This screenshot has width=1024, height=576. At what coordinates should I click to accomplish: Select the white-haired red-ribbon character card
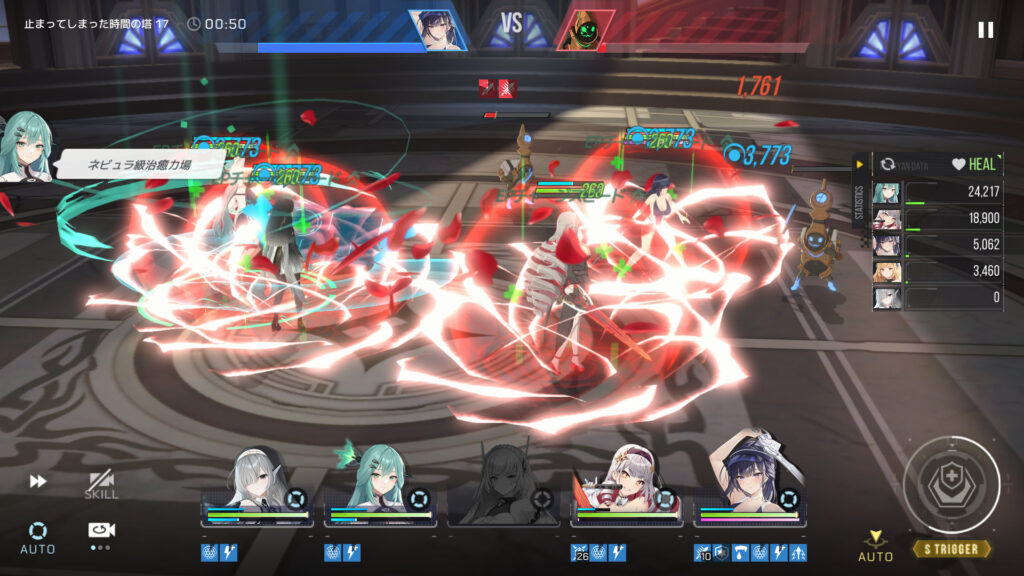(x=627, y=486)
